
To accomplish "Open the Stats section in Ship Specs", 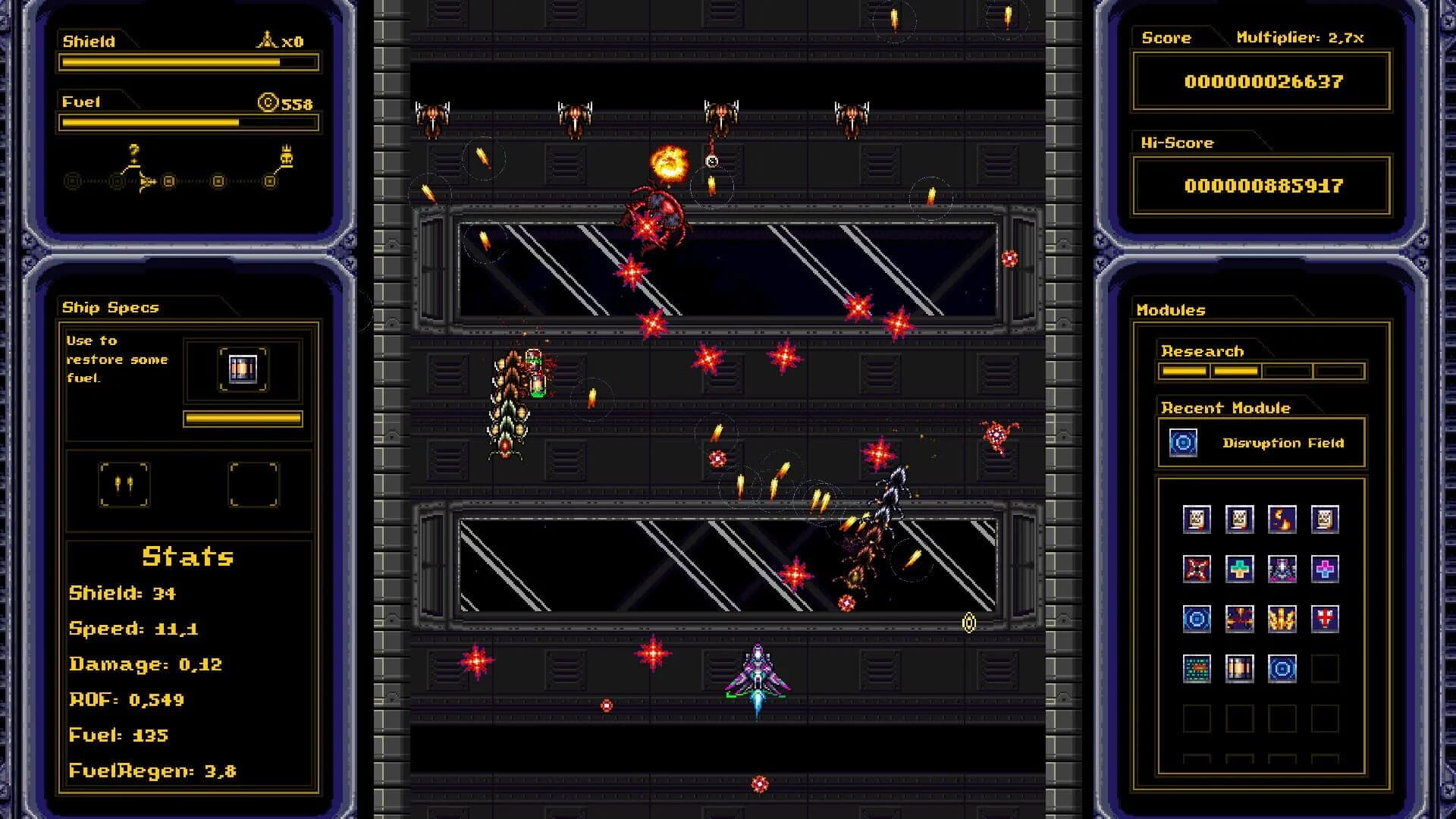I will point(186,557).
